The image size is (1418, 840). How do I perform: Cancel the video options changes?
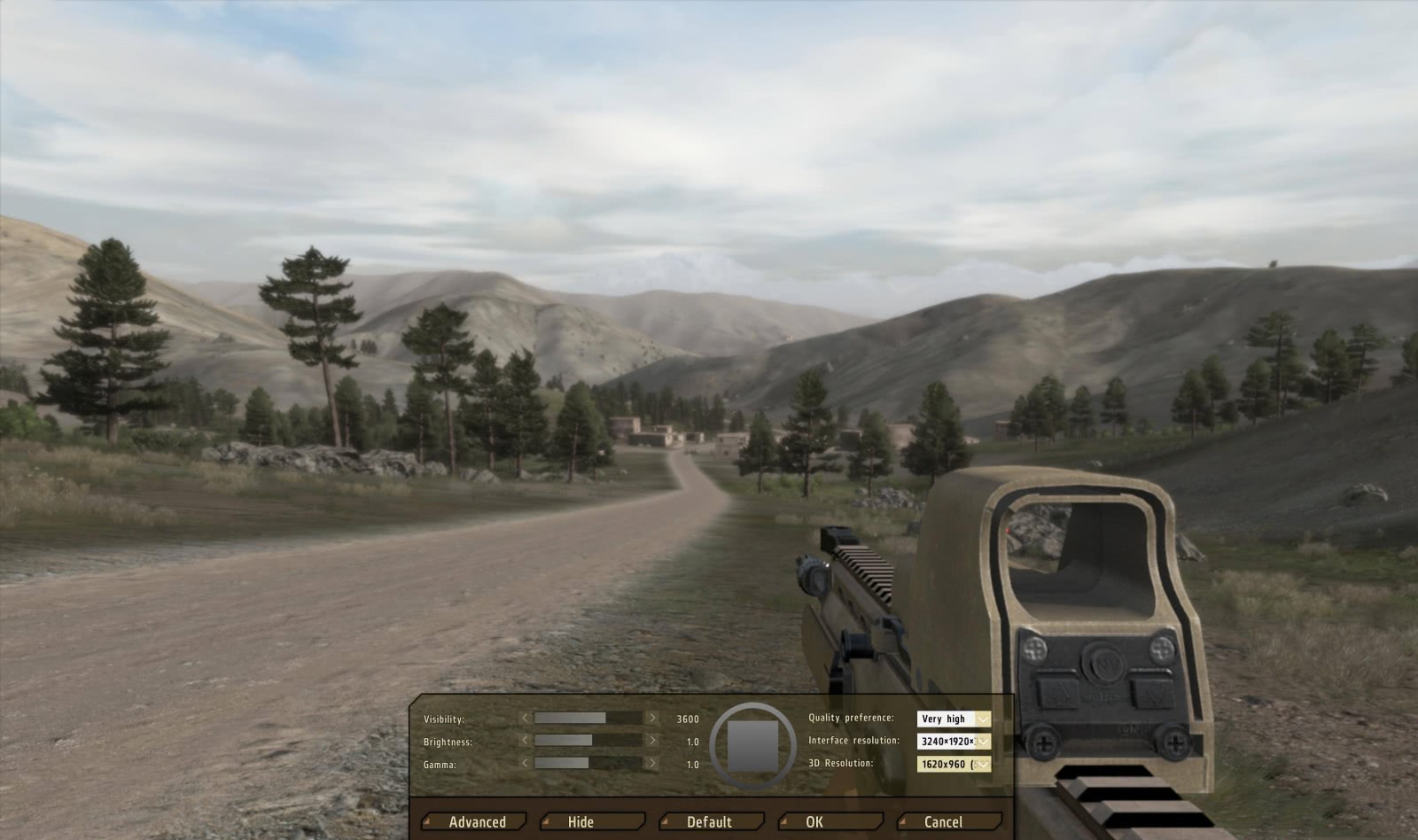click(949, 822)
